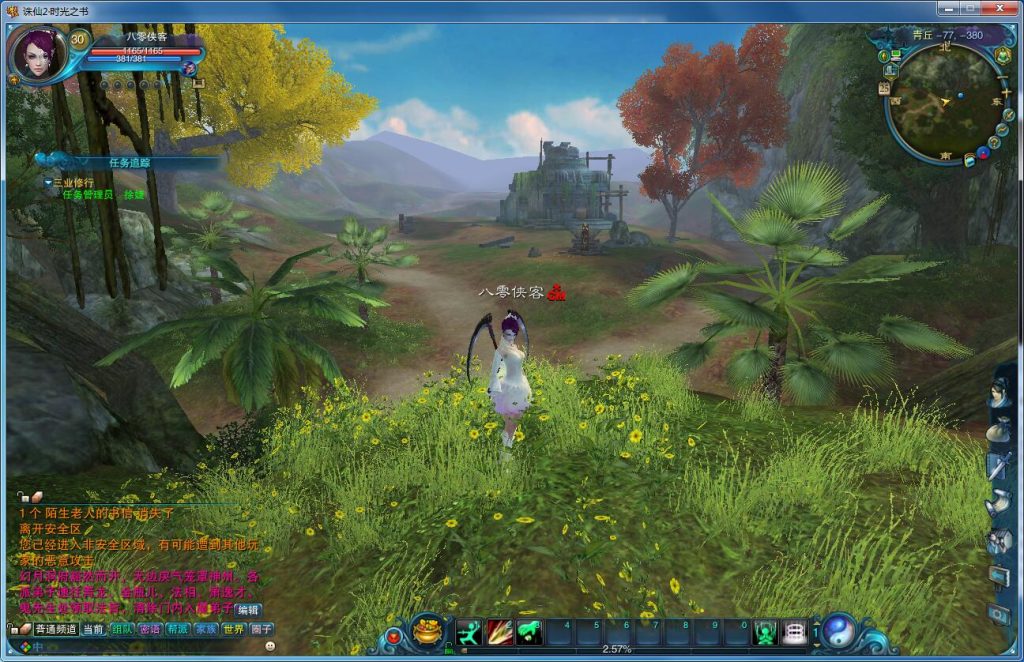
Task: Close the game window
Action: pyautogui.click(x=1002, y=10)
